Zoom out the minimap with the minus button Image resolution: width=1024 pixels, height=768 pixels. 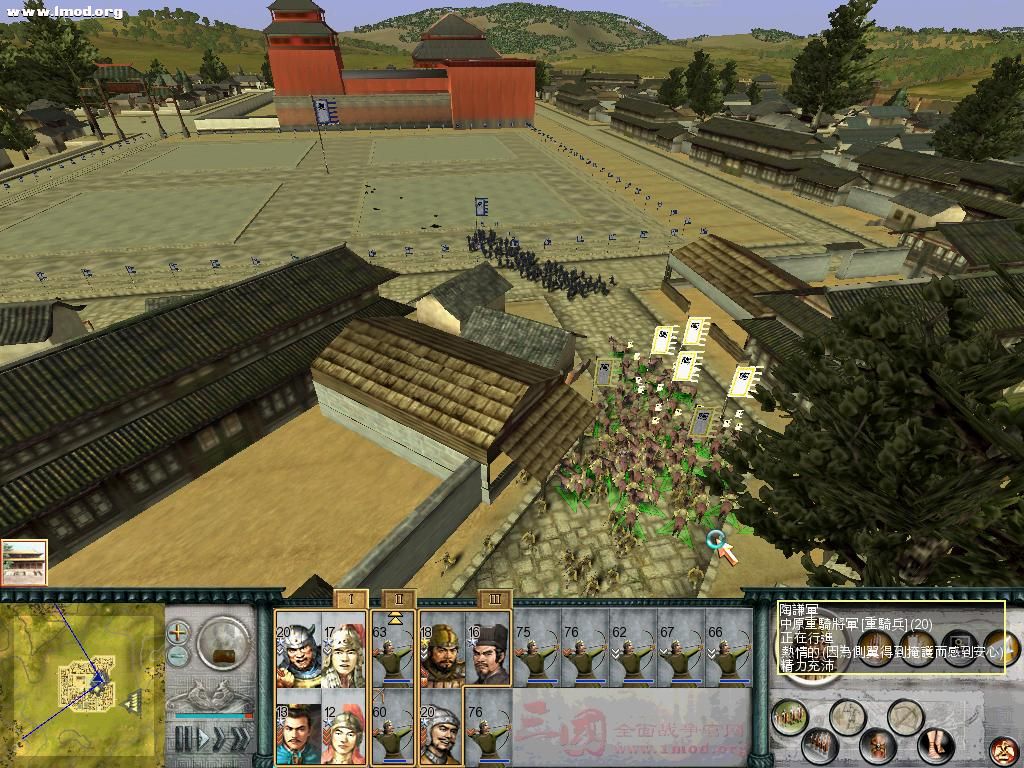click(x=178, y=655)
